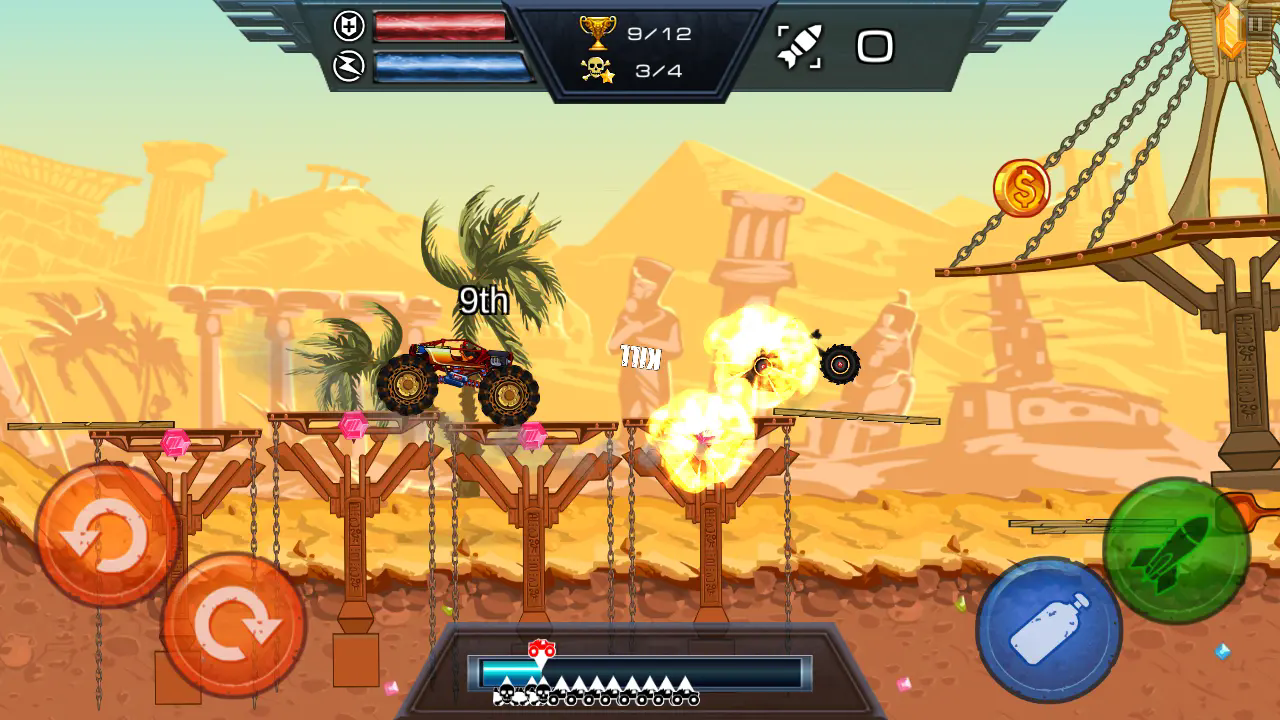Image resolution: width=1280 pixels, height=720 pixels.
Task: Pause the race
Action: click(x=1255, y=24)
